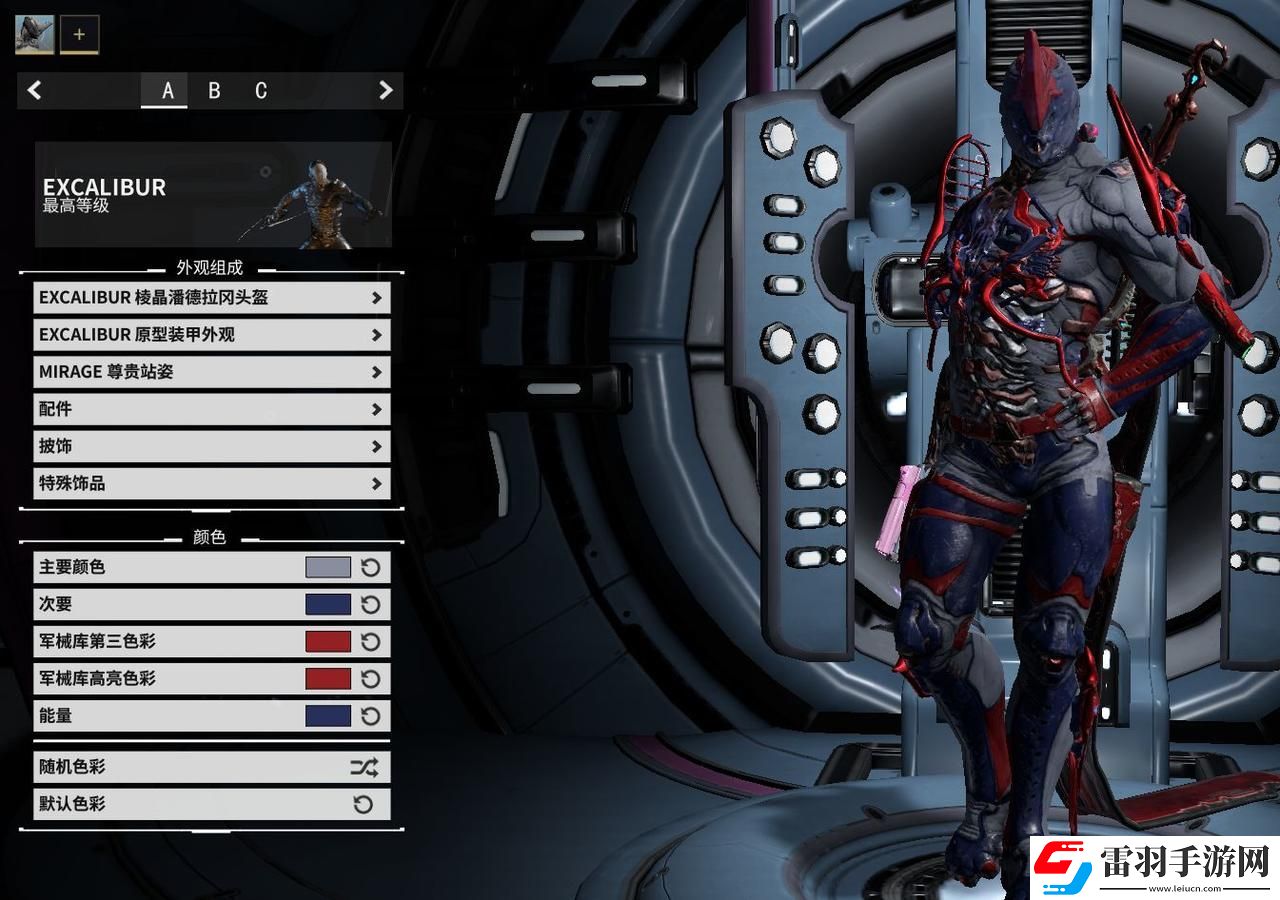Switch to loadout tab C
The width and height of the screenshot is (1280, 900).
pos(261,91)
